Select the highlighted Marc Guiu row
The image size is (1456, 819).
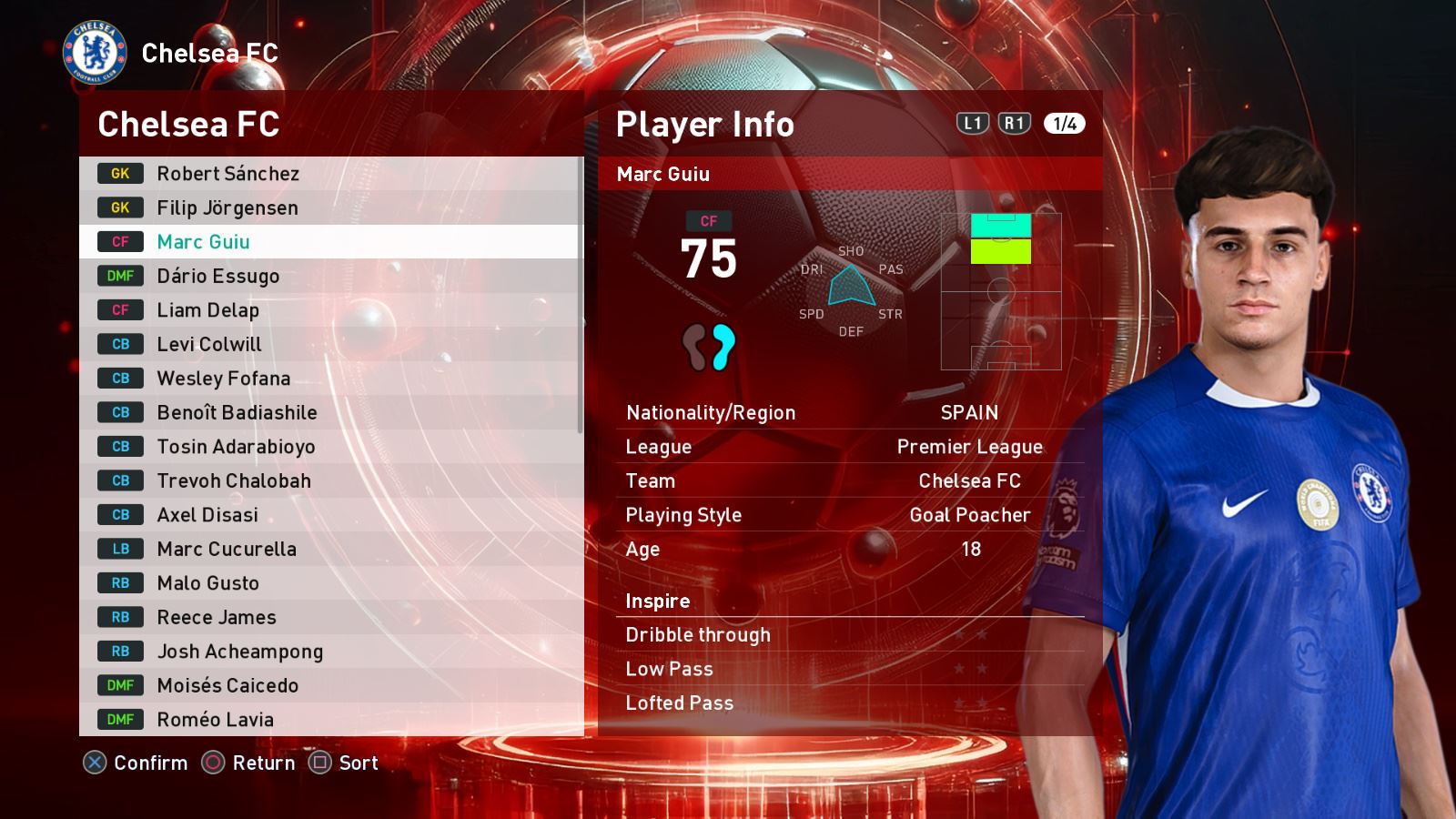pos(328,242)
